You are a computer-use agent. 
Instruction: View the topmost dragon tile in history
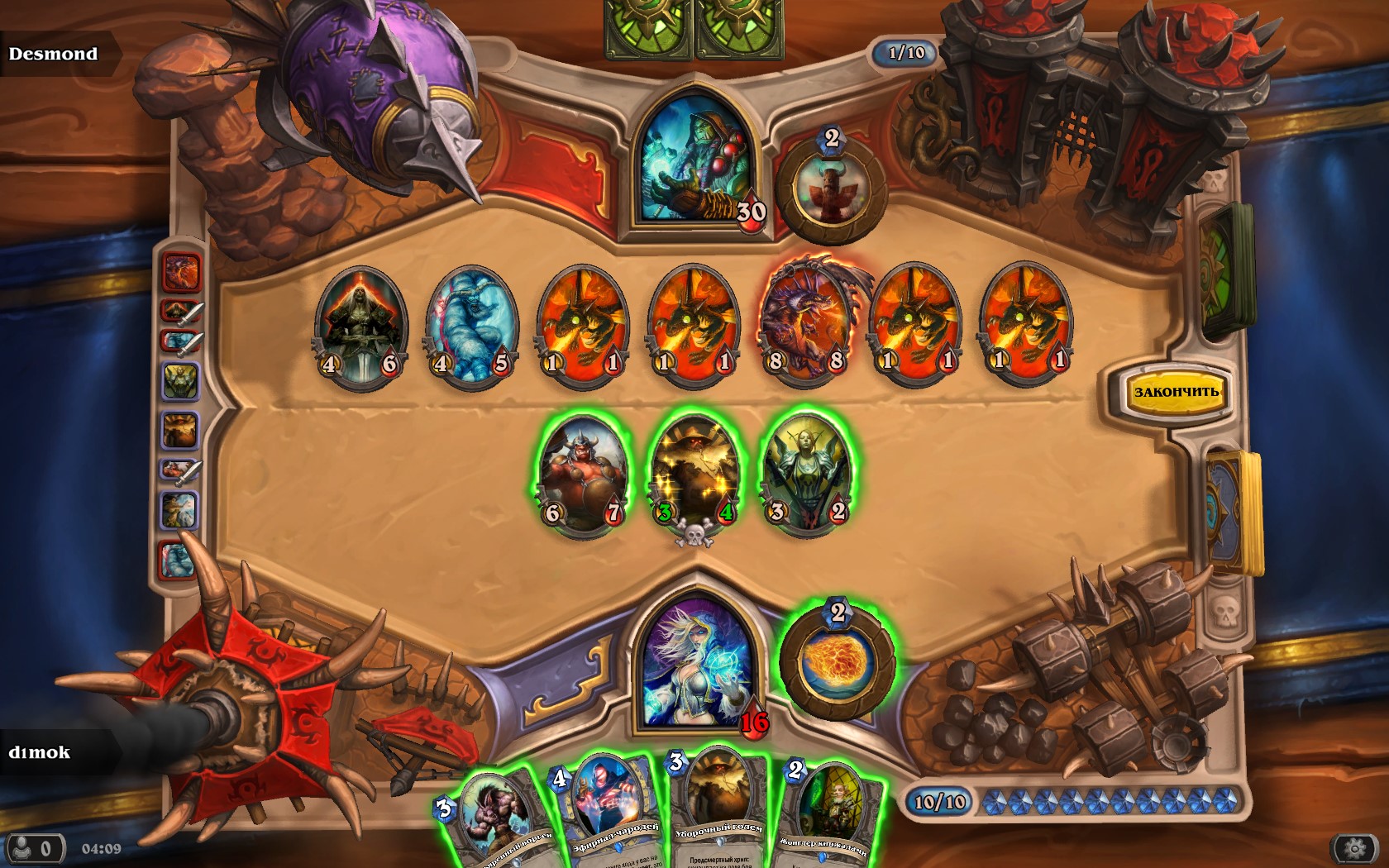pos(181,271)
